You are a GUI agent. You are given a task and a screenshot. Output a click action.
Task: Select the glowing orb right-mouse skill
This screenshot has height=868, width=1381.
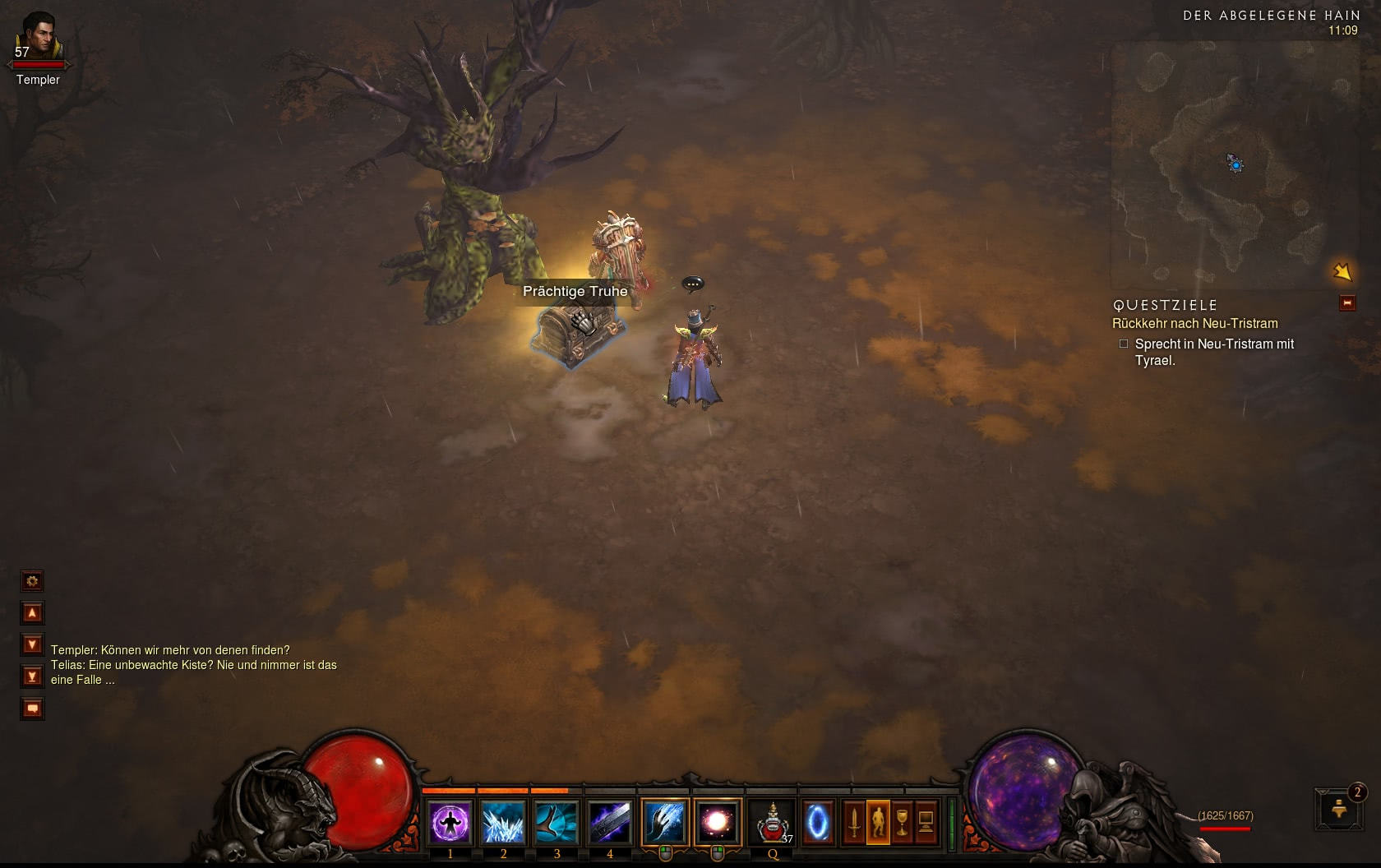pyautogui.click(x=717, y=822)
